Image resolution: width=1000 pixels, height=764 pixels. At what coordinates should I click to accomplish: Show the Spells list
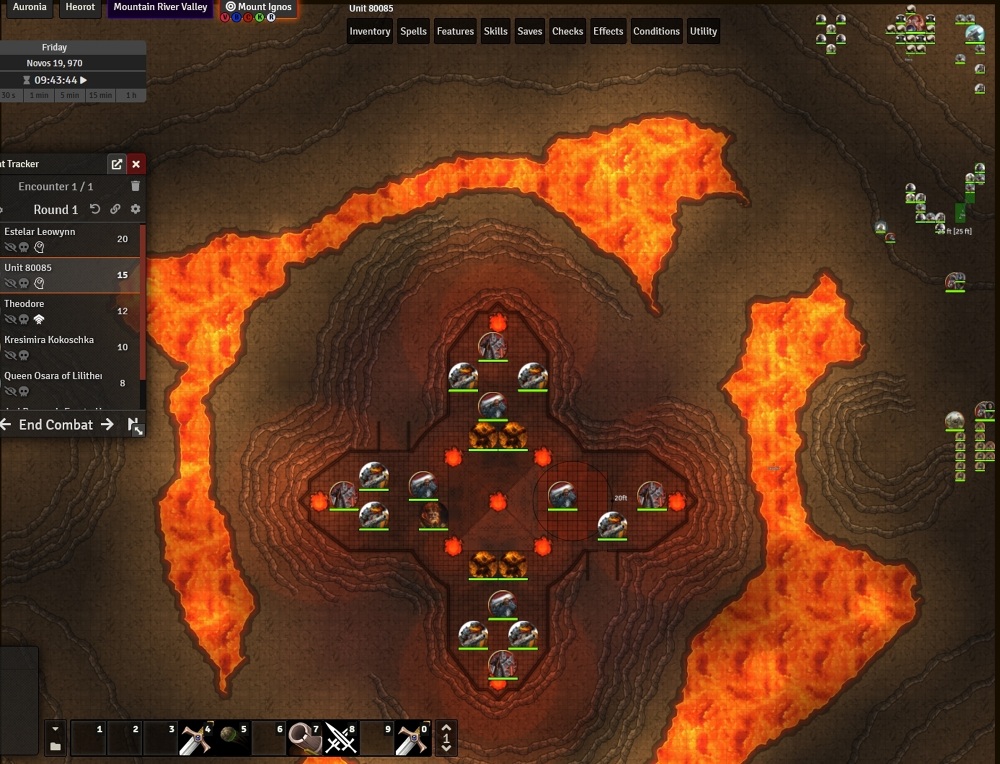point(413,32)
